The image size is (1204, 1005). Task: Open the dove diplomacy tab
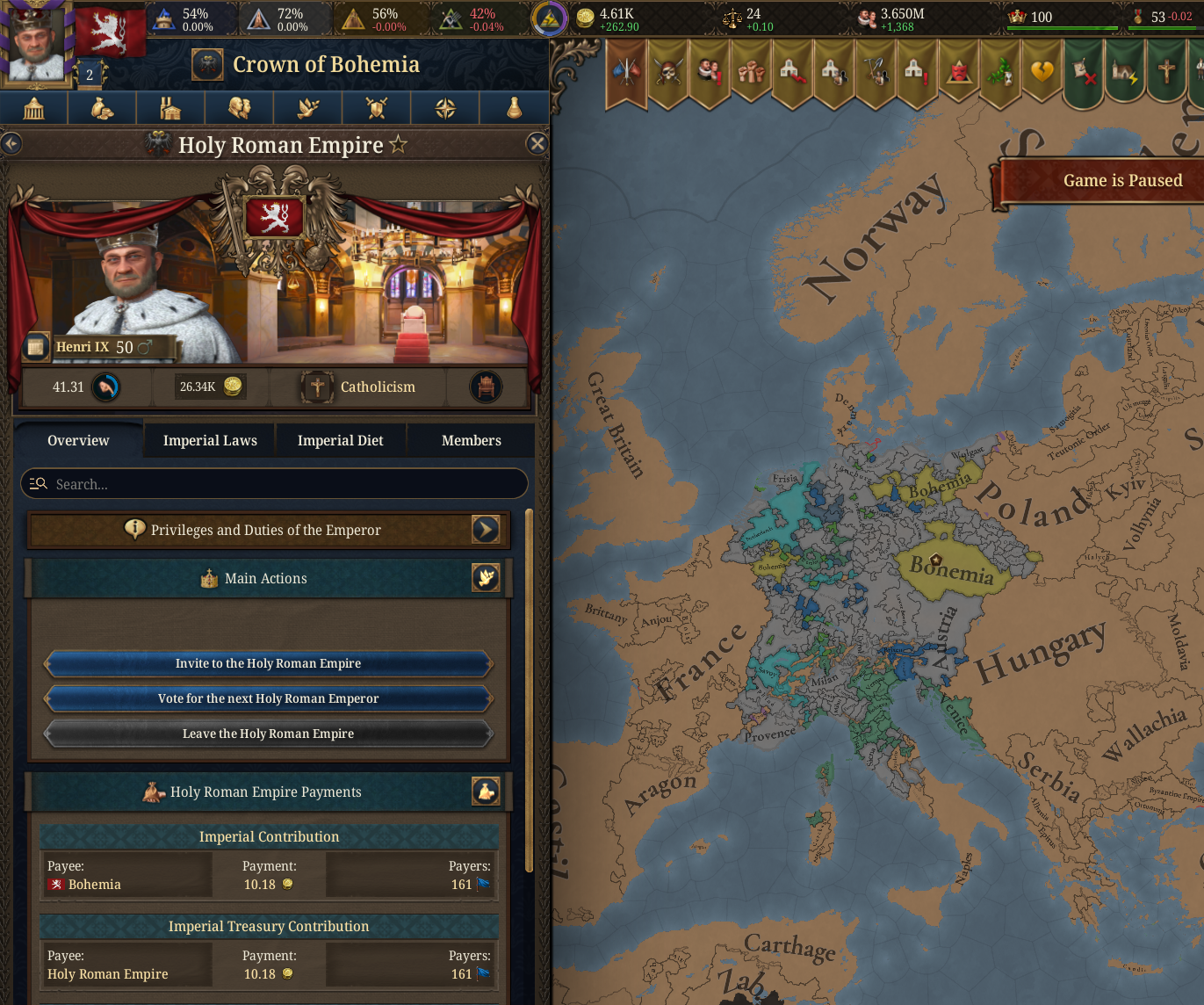[x=308, y=108]
